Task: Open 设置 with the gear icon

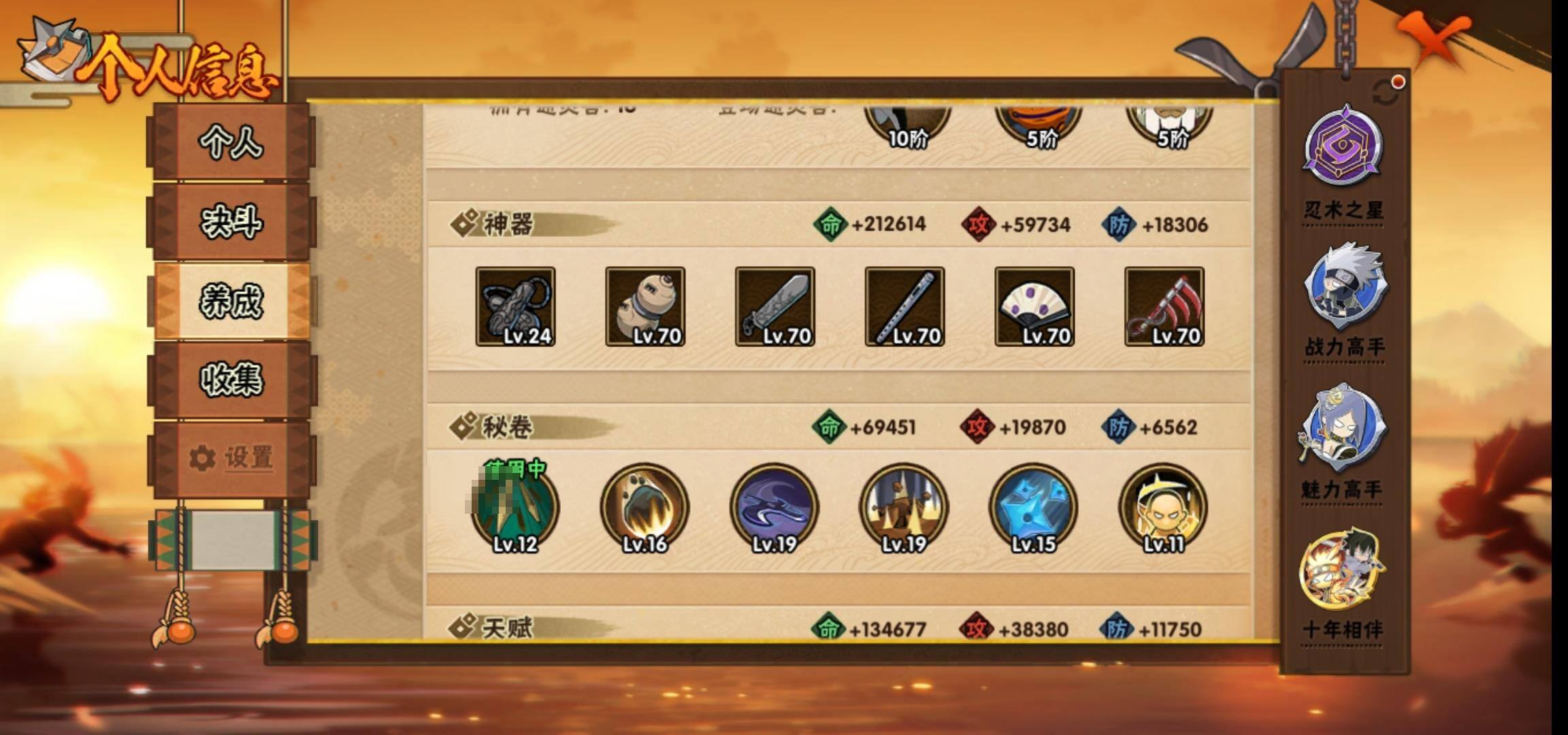Action: click(x=231, y=458)
